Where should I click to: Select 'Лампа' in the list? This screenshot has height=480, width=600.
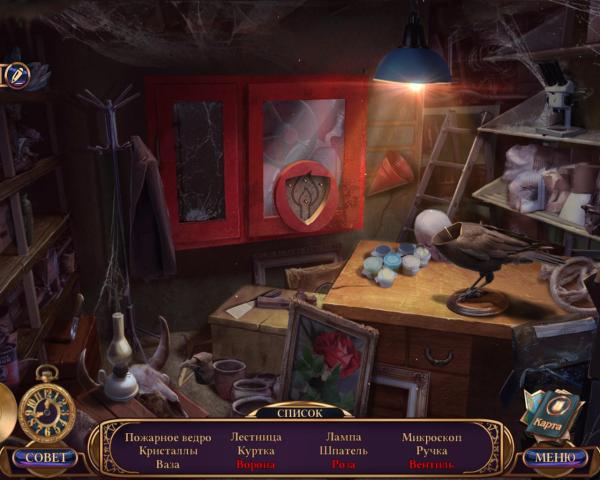pyautogui.click(x=344, y=437)
